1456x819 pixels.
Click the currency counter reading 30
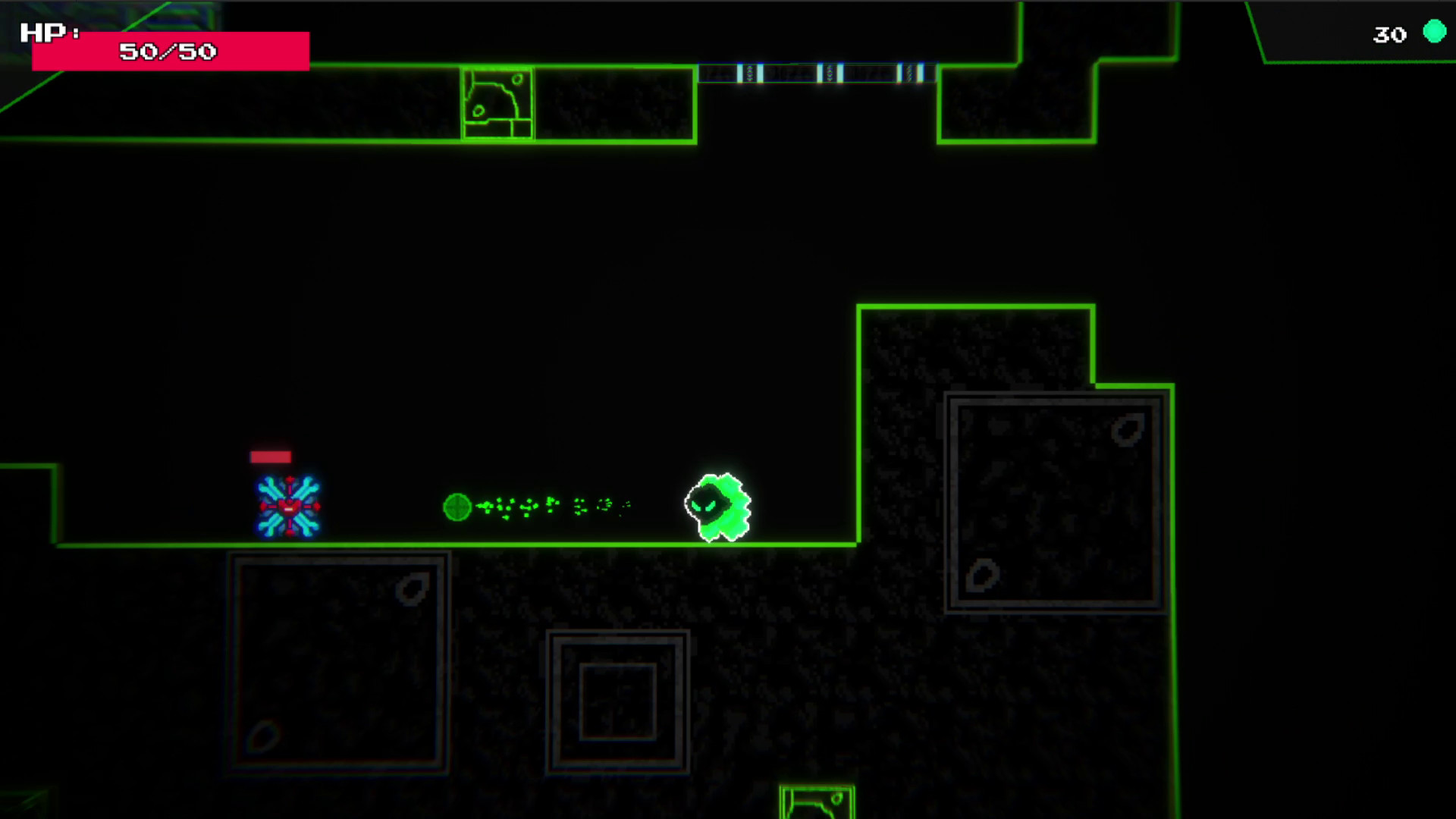click(1389, 34)
